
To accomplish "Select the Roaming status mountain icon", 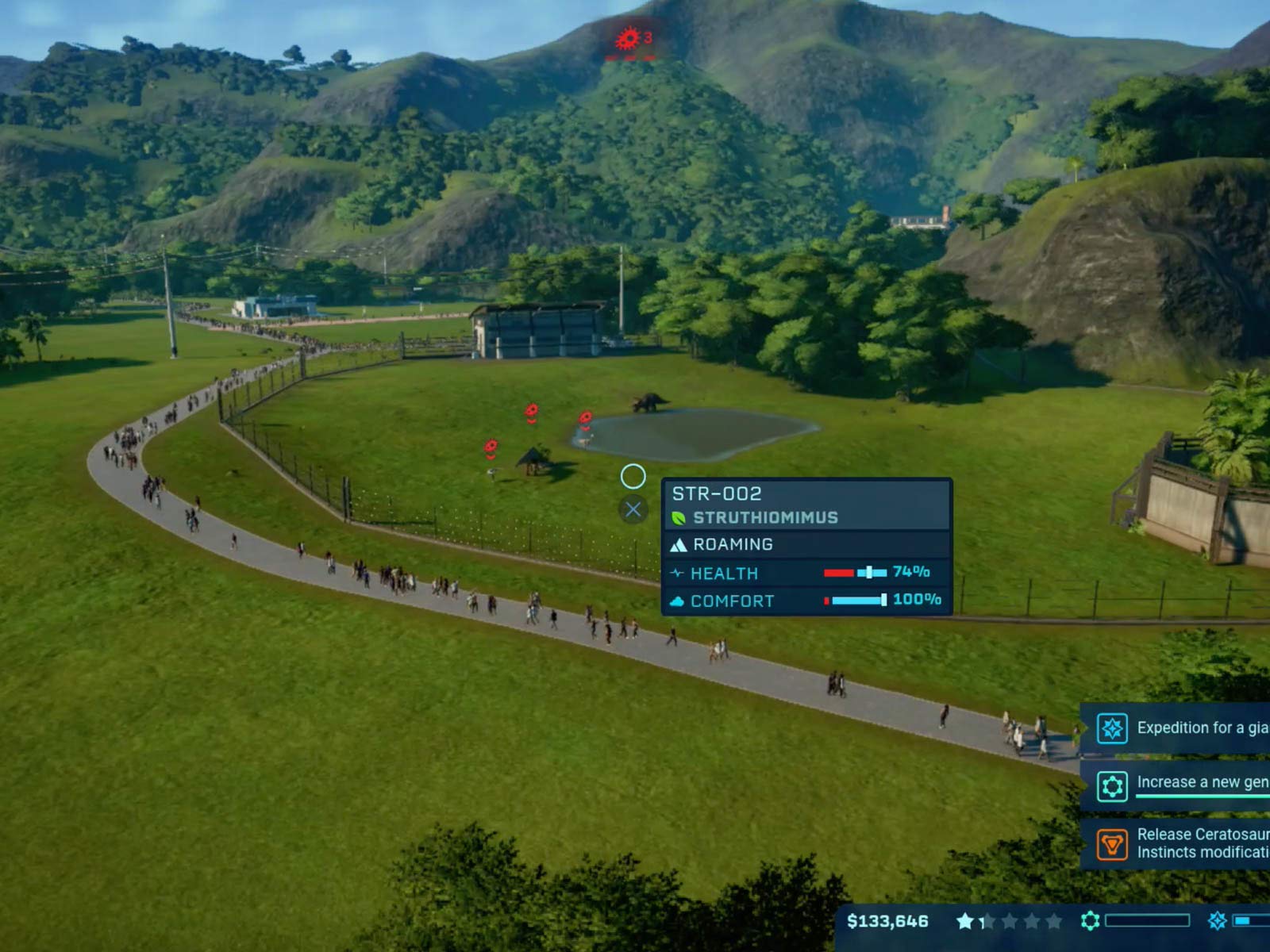I will 679,544.
